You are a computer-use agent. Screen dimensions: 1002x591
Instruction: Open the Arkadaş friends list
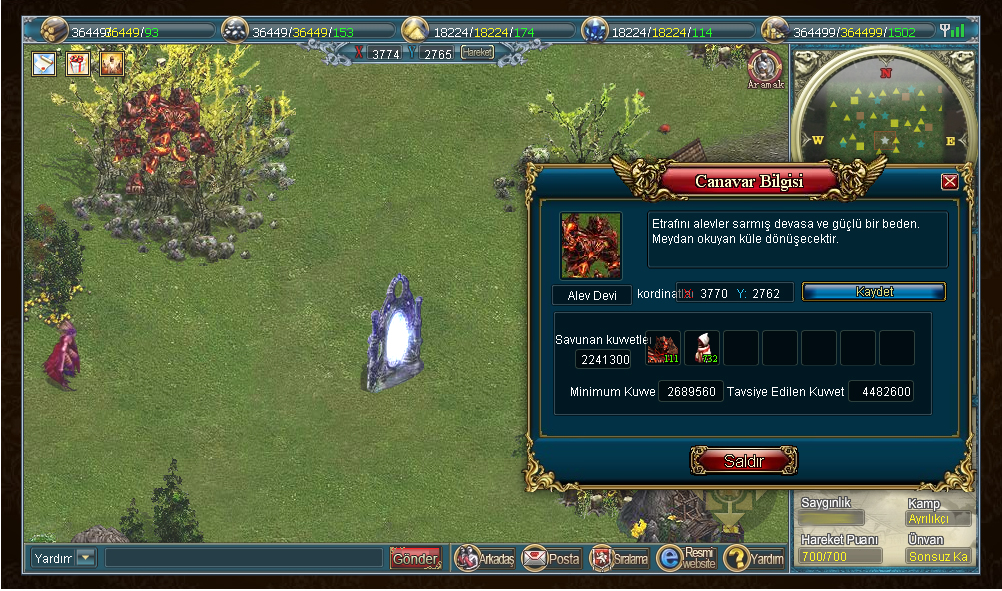click(485, 558)
